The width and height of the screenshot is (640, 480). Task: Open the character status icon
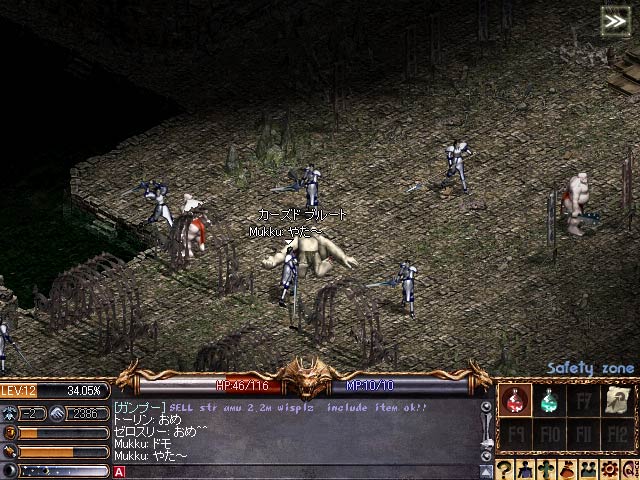523,470
